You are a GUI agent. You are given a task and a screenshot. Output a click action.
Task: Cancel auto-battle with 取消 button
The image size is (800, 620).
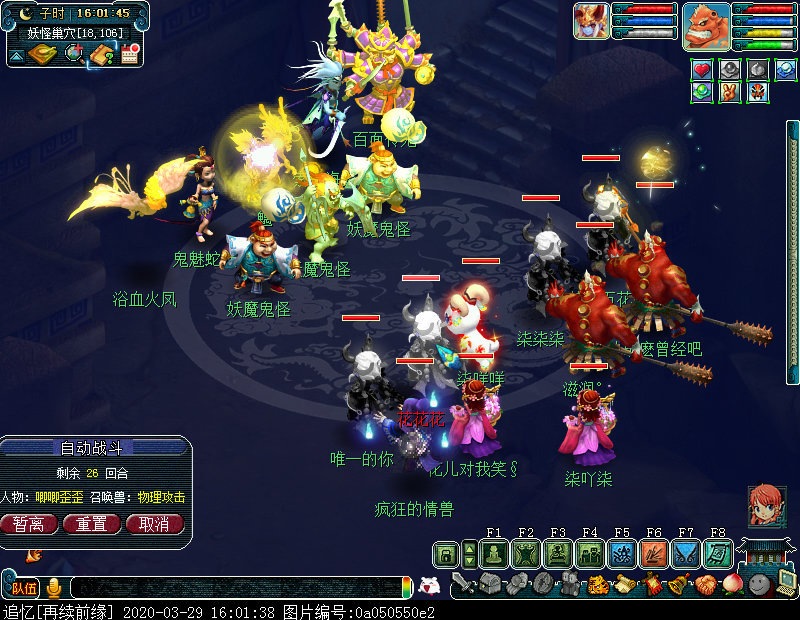pos(154,524)
